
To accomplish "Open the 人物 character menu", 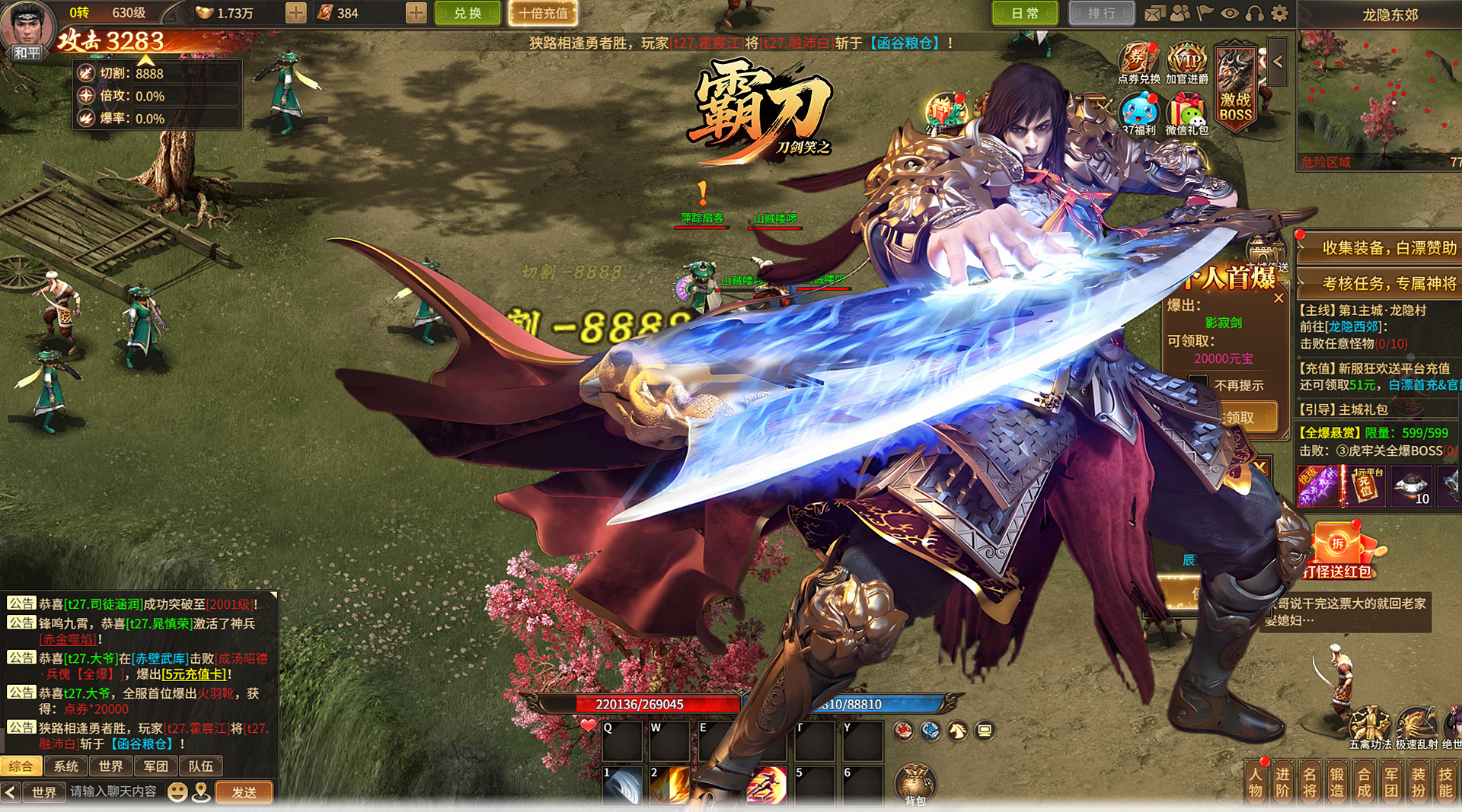I will pyautogui.click(x=1256, y=782).
